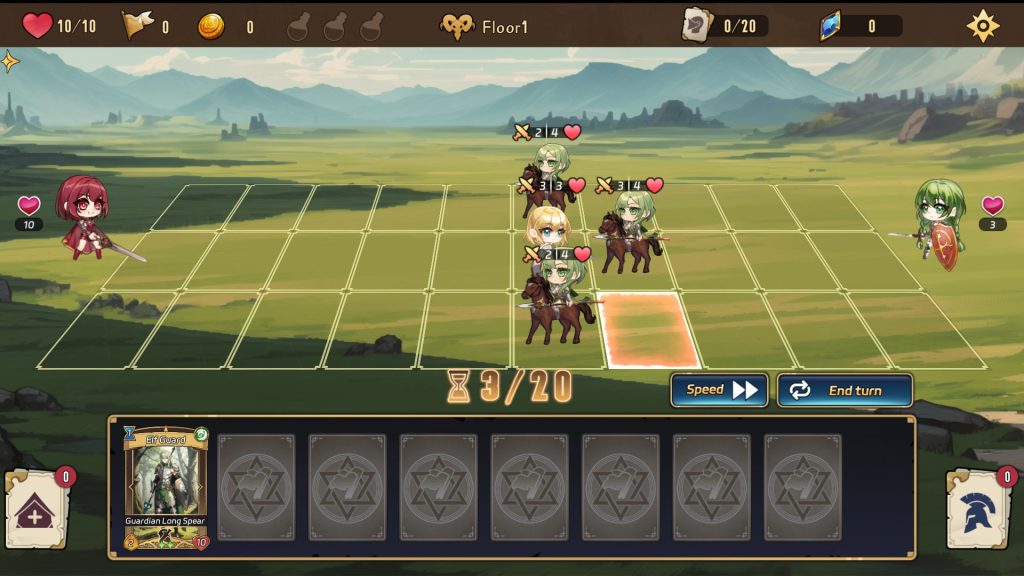
Task: Toggle the Speed fast-forward button
Action: (719, 390)
